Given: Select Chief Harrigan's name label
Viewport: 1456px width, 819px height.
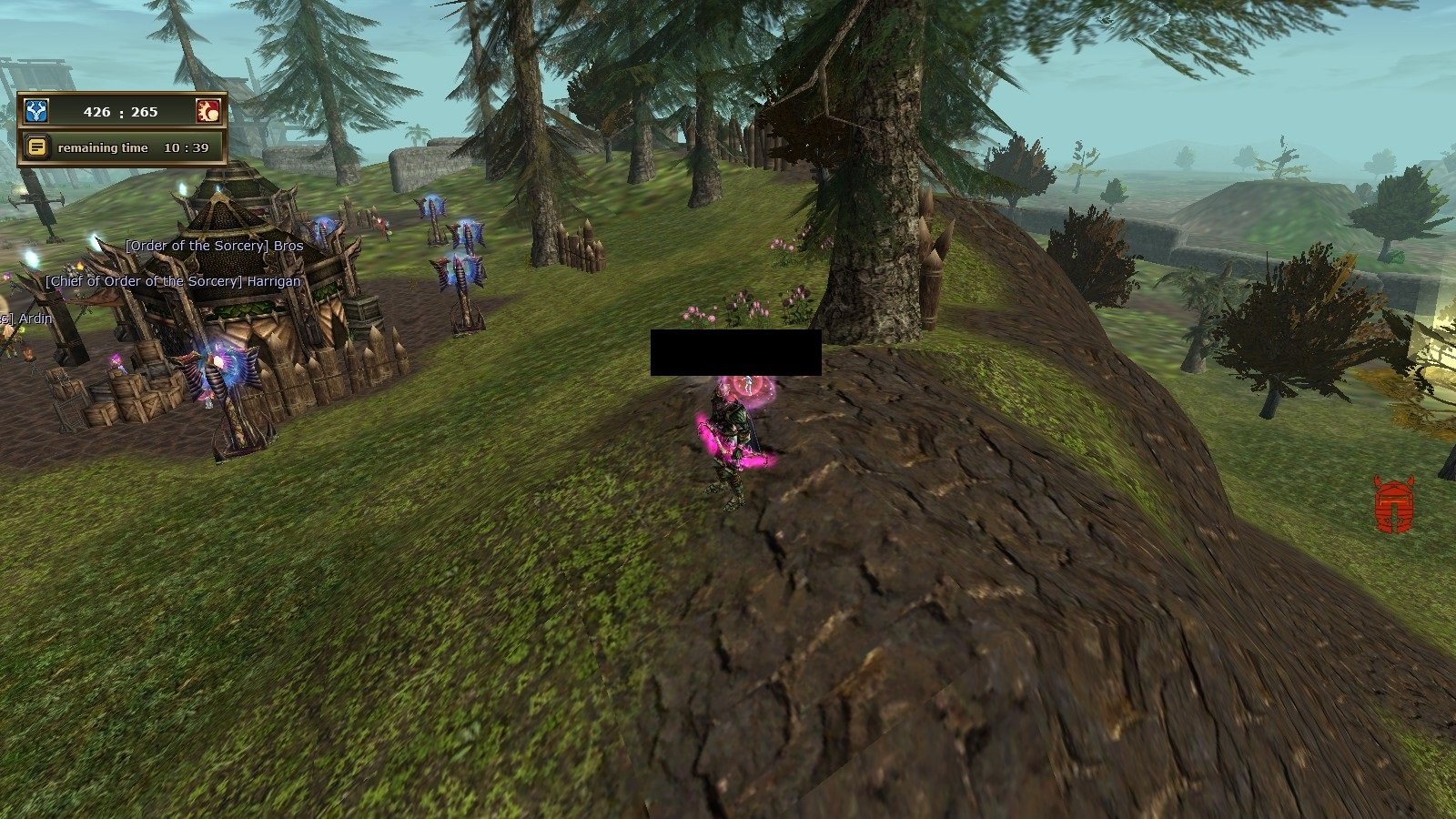Looking at the screenshot, I should (x=173, y=282).
